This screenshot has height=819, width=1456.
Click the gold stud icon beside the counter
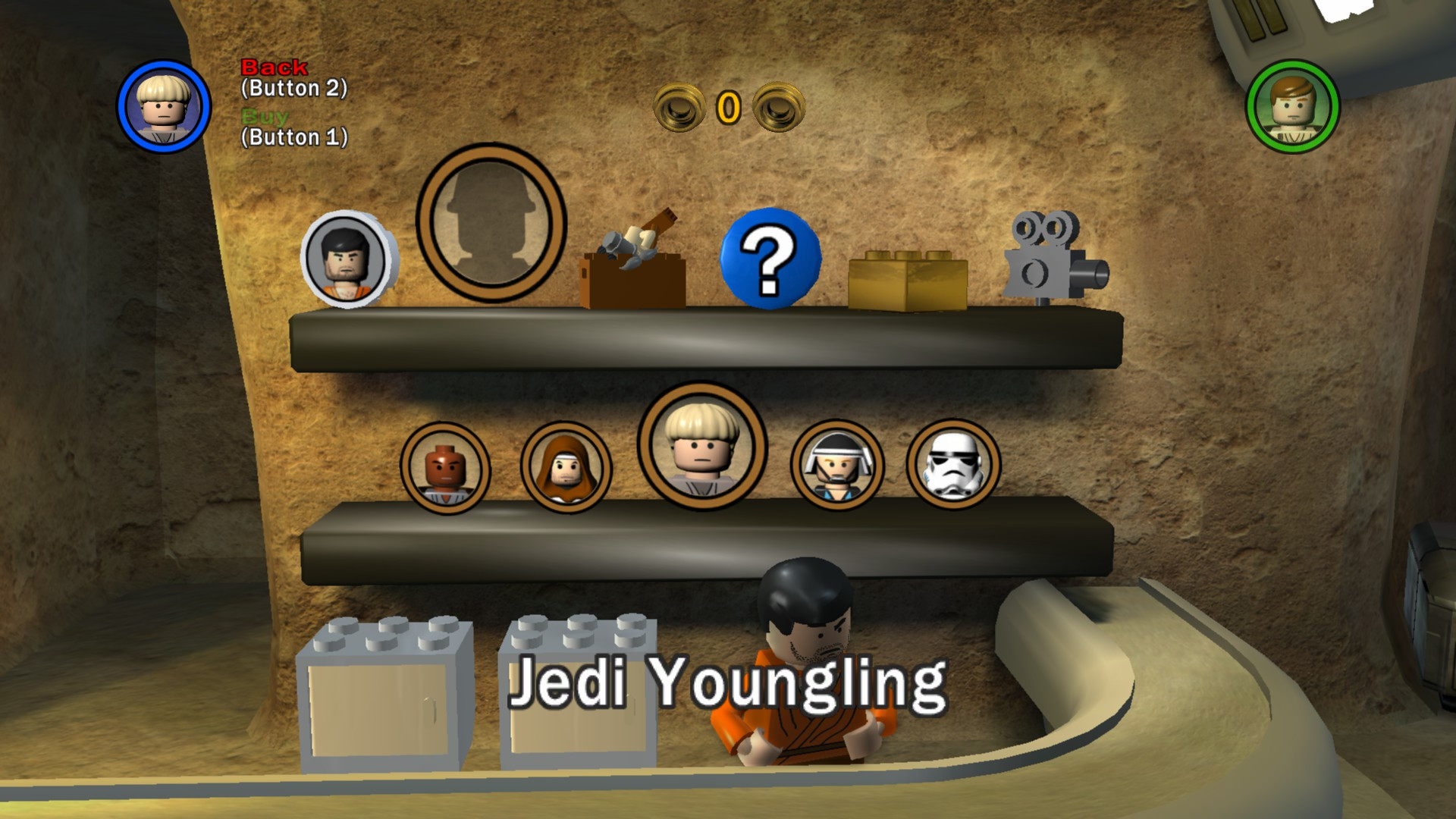(679, 106)
